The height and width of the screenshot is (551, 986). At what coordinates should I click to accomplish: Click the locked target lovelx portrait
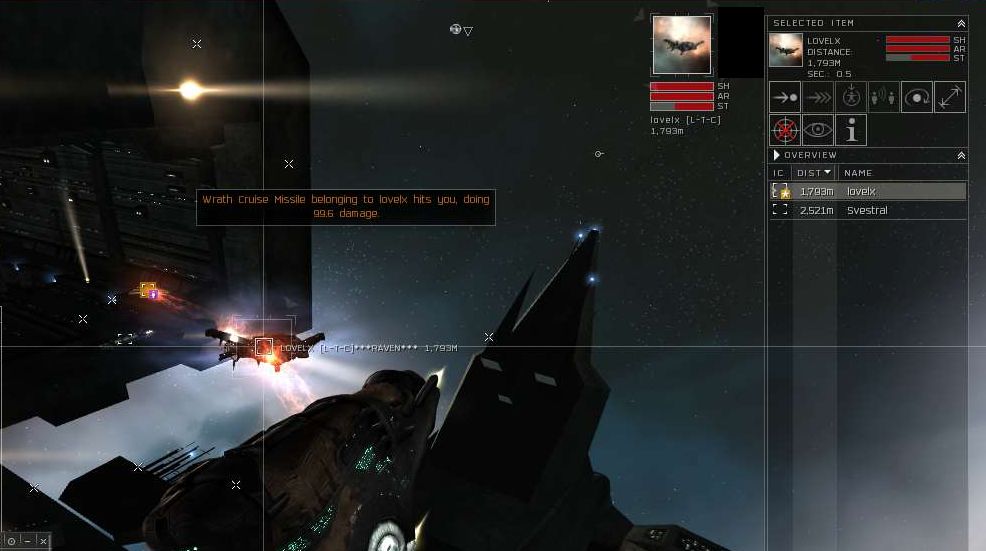pyautogui.click(x=682, y=44)
